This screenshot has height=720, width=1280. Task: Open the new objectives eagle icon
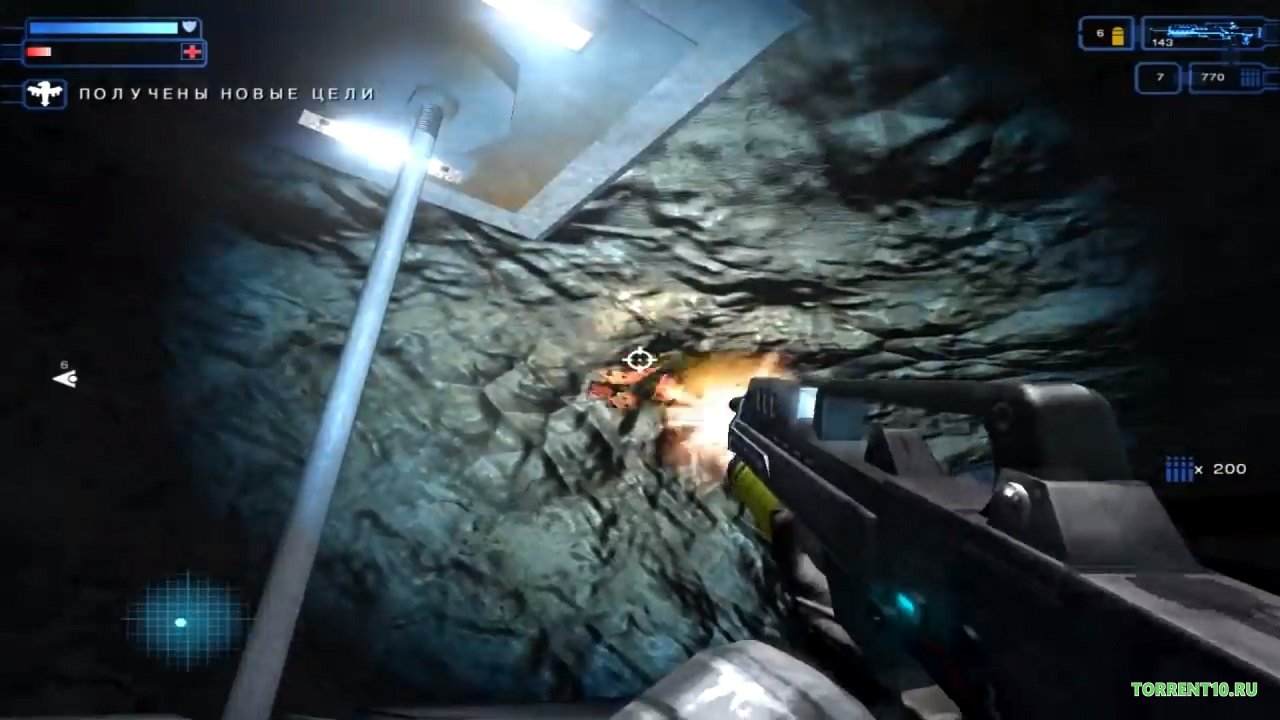(x=45, y=94)
